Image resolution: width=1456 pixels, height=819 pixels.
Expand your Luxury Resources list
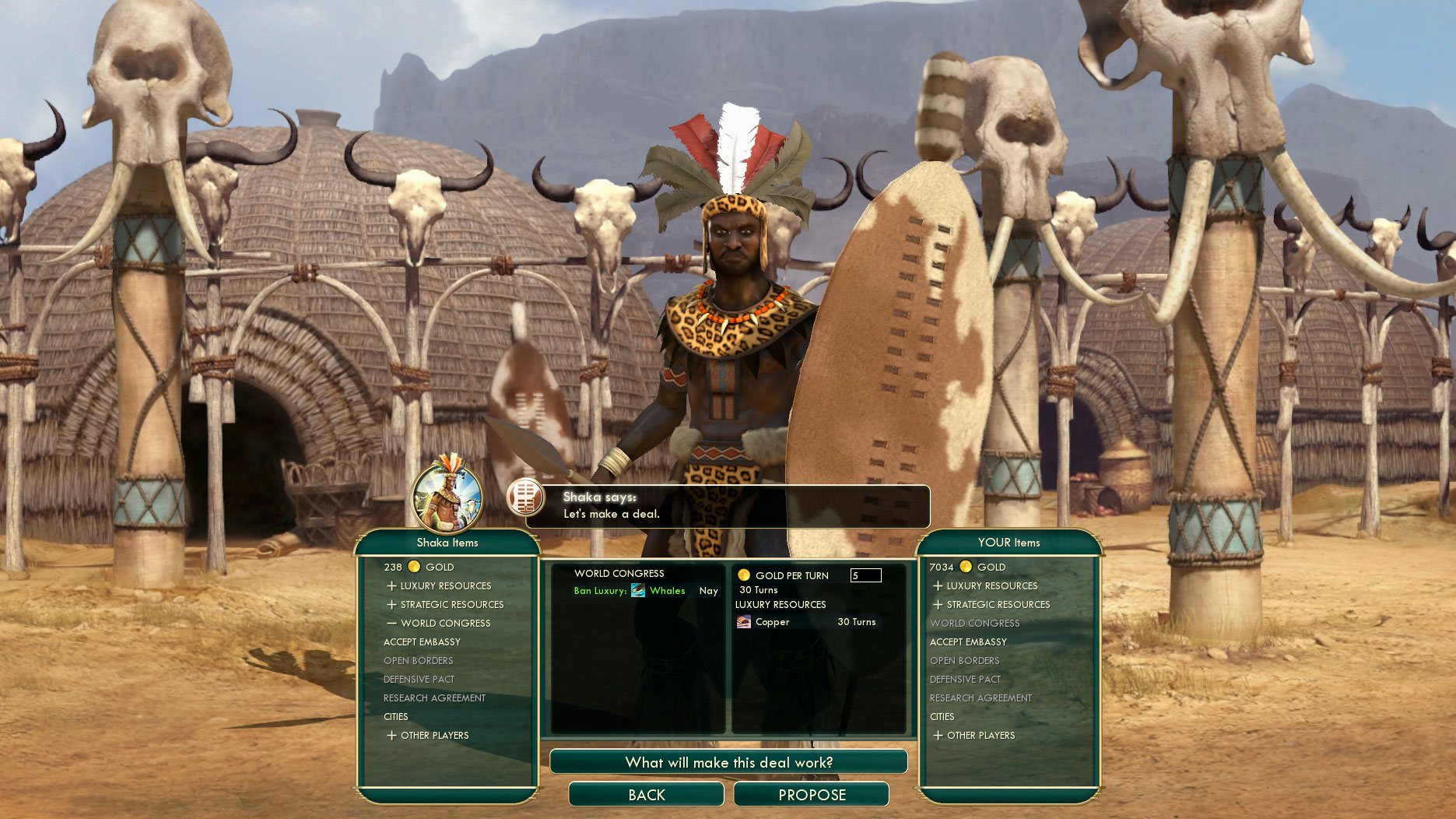[x=991, y=586]
